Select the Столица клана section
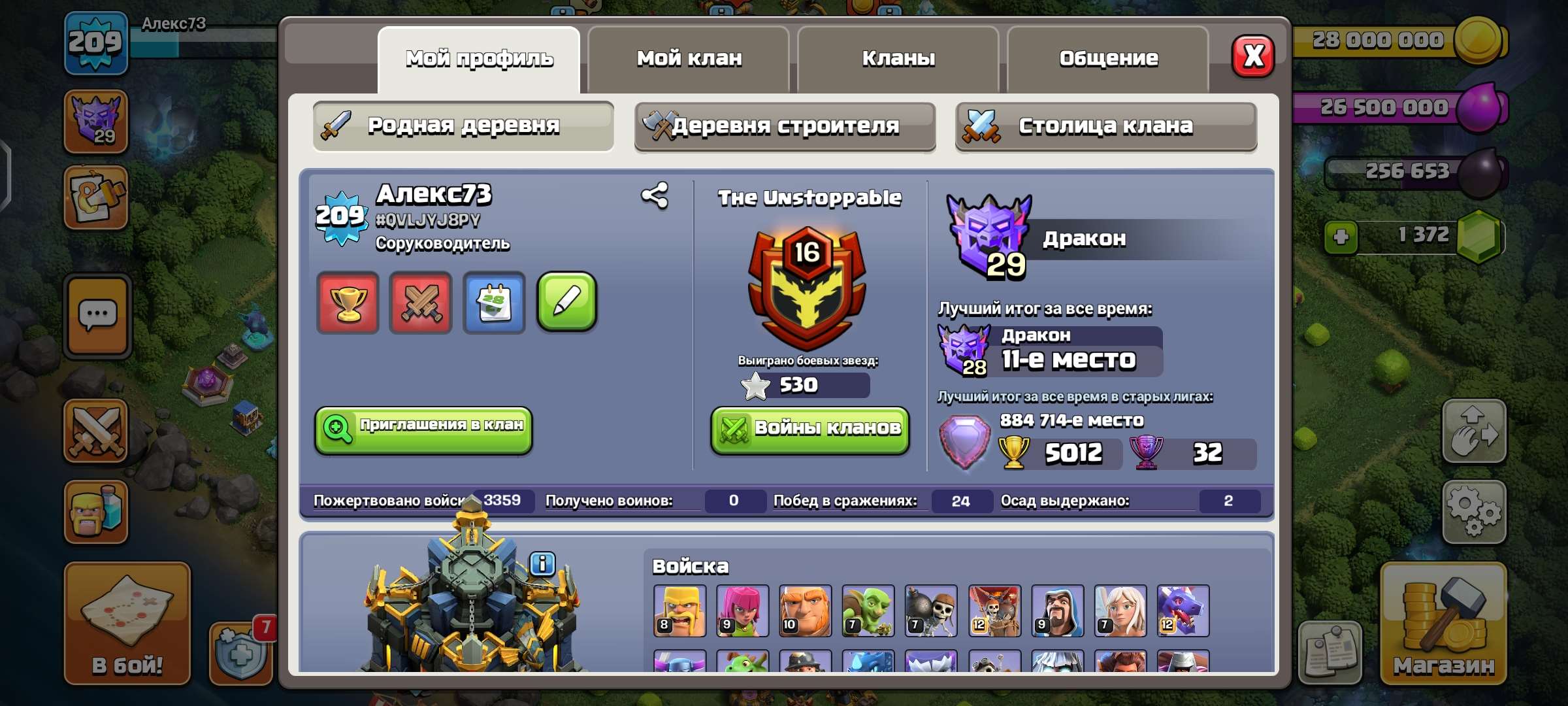Viewport: 1568px width, 706px height. [1105, 127]
